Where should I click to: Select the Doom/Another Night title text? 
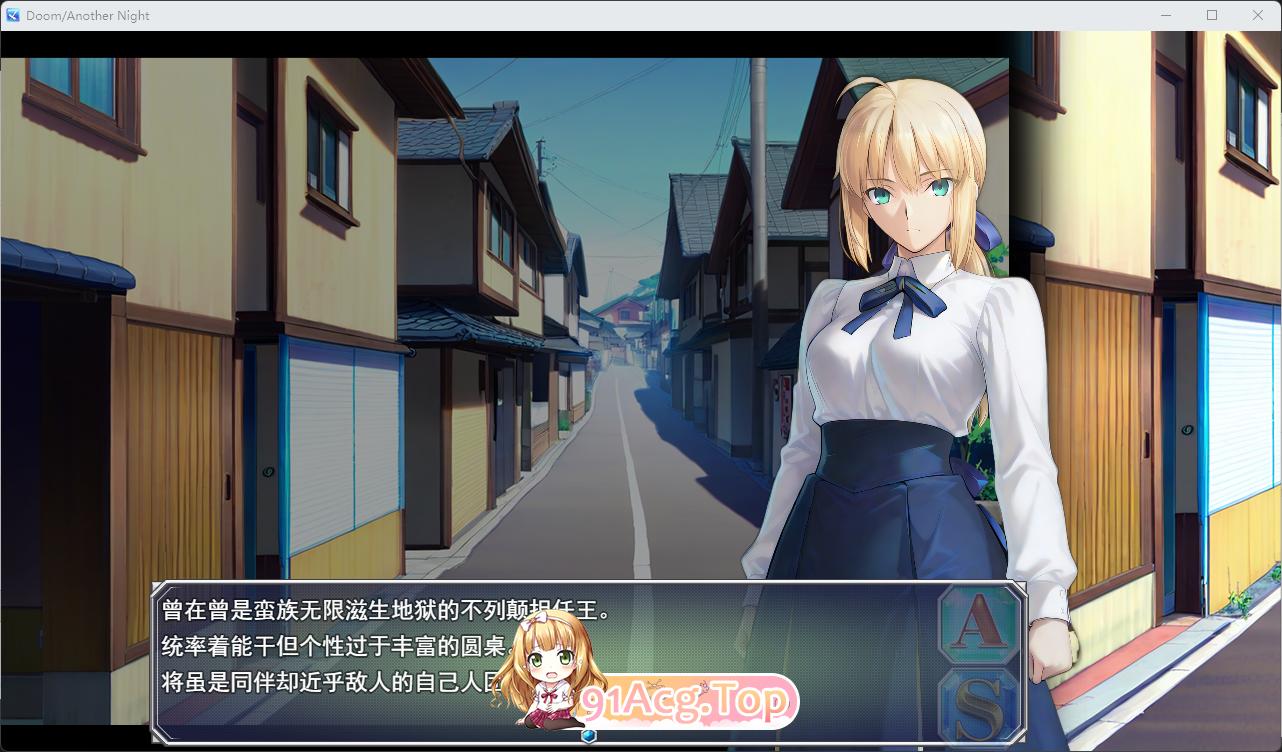tap(89, 15)
